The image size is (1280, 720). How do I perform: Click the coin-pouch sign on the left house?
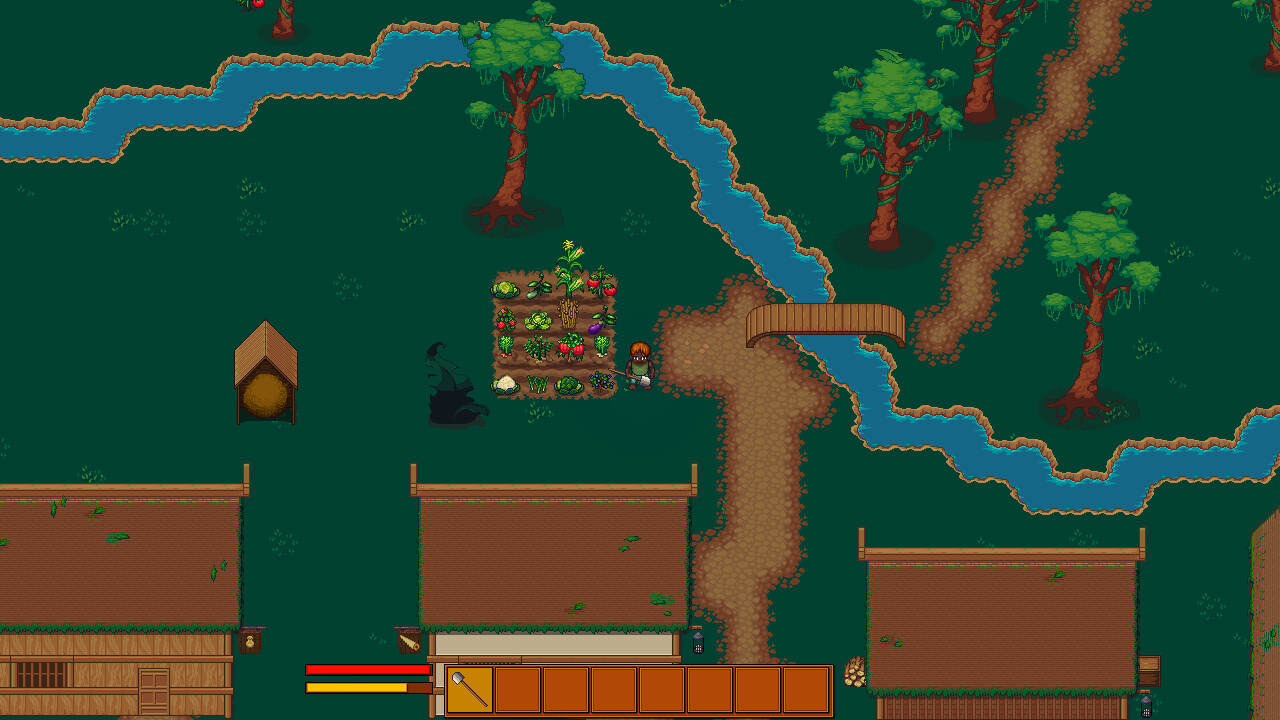pyautogui.click(x=249, y=641)
